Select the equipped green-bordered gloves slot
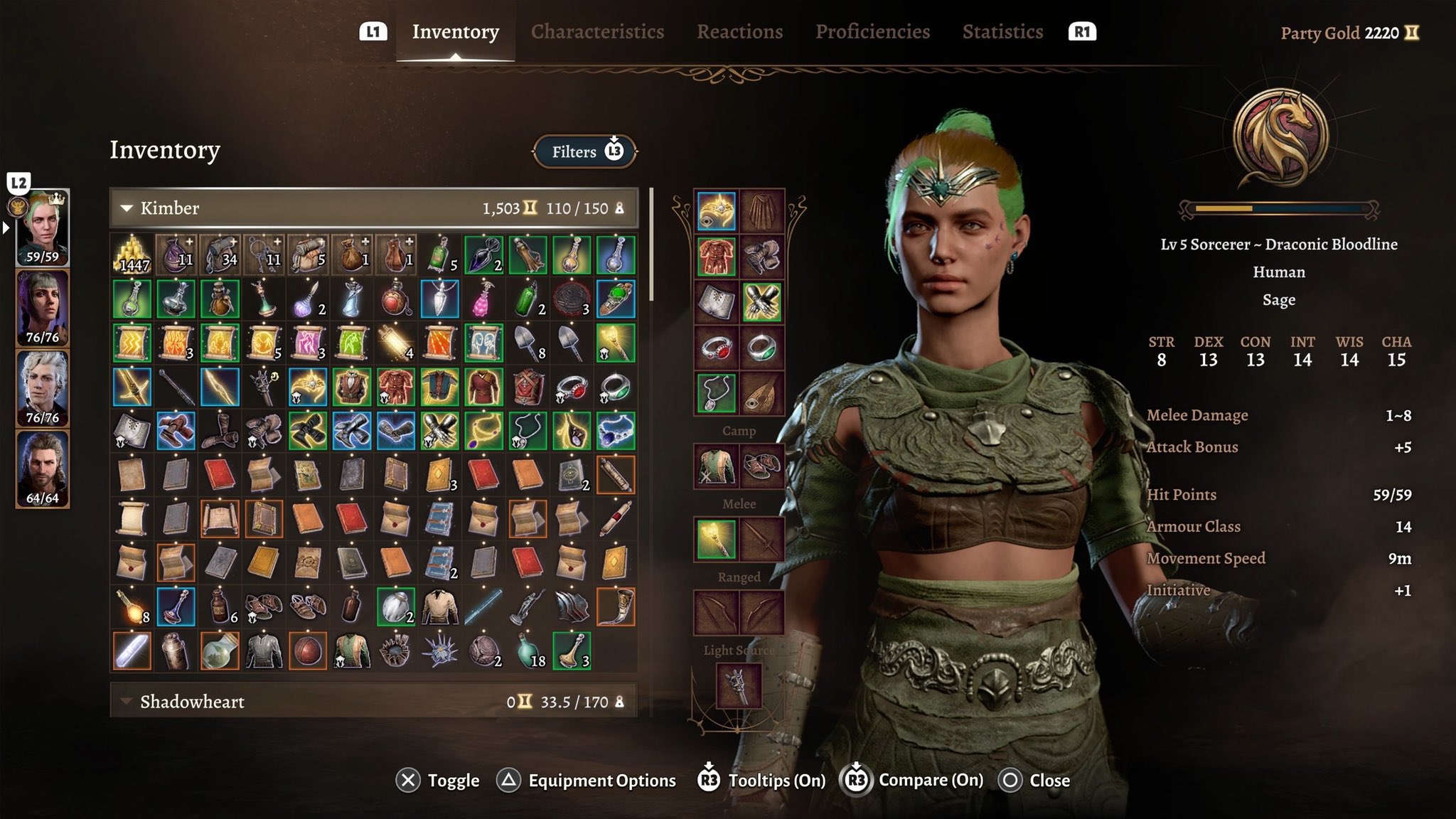Image resolution: width=1456 pixels, height=819 pixels. (762, 302)
